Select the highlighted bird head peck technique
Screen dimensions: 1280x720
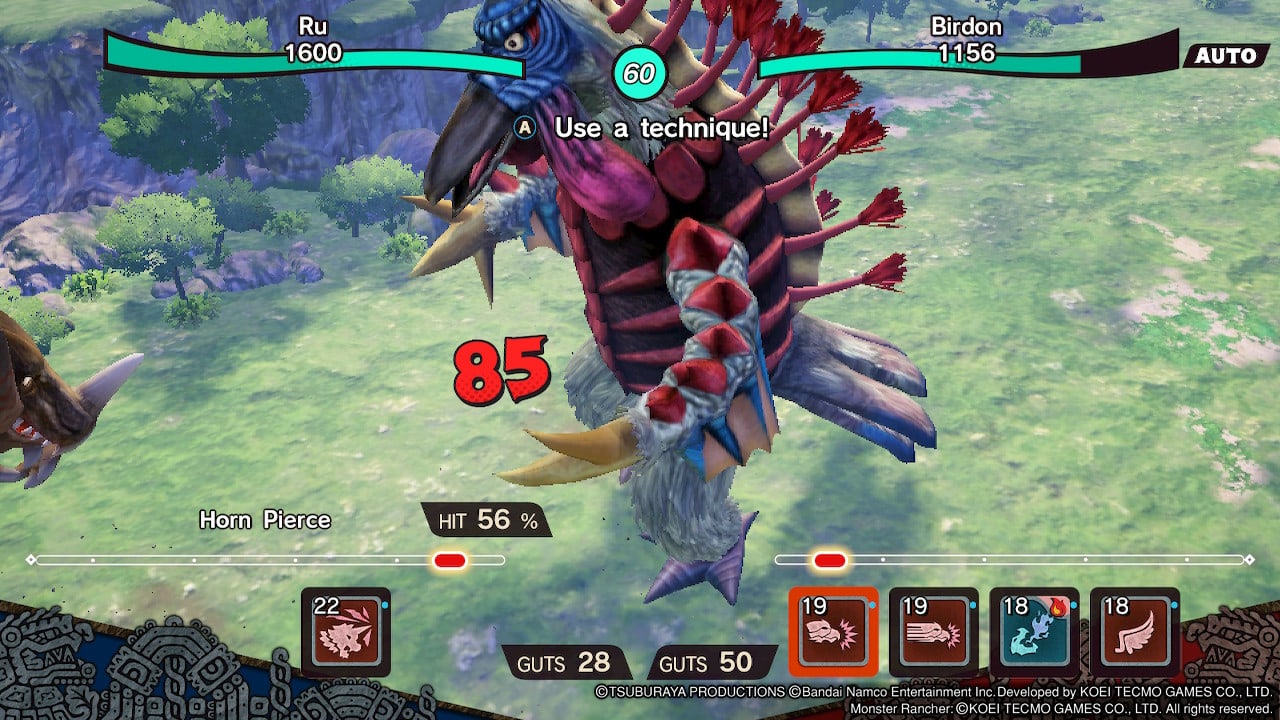tap(834, 632)
